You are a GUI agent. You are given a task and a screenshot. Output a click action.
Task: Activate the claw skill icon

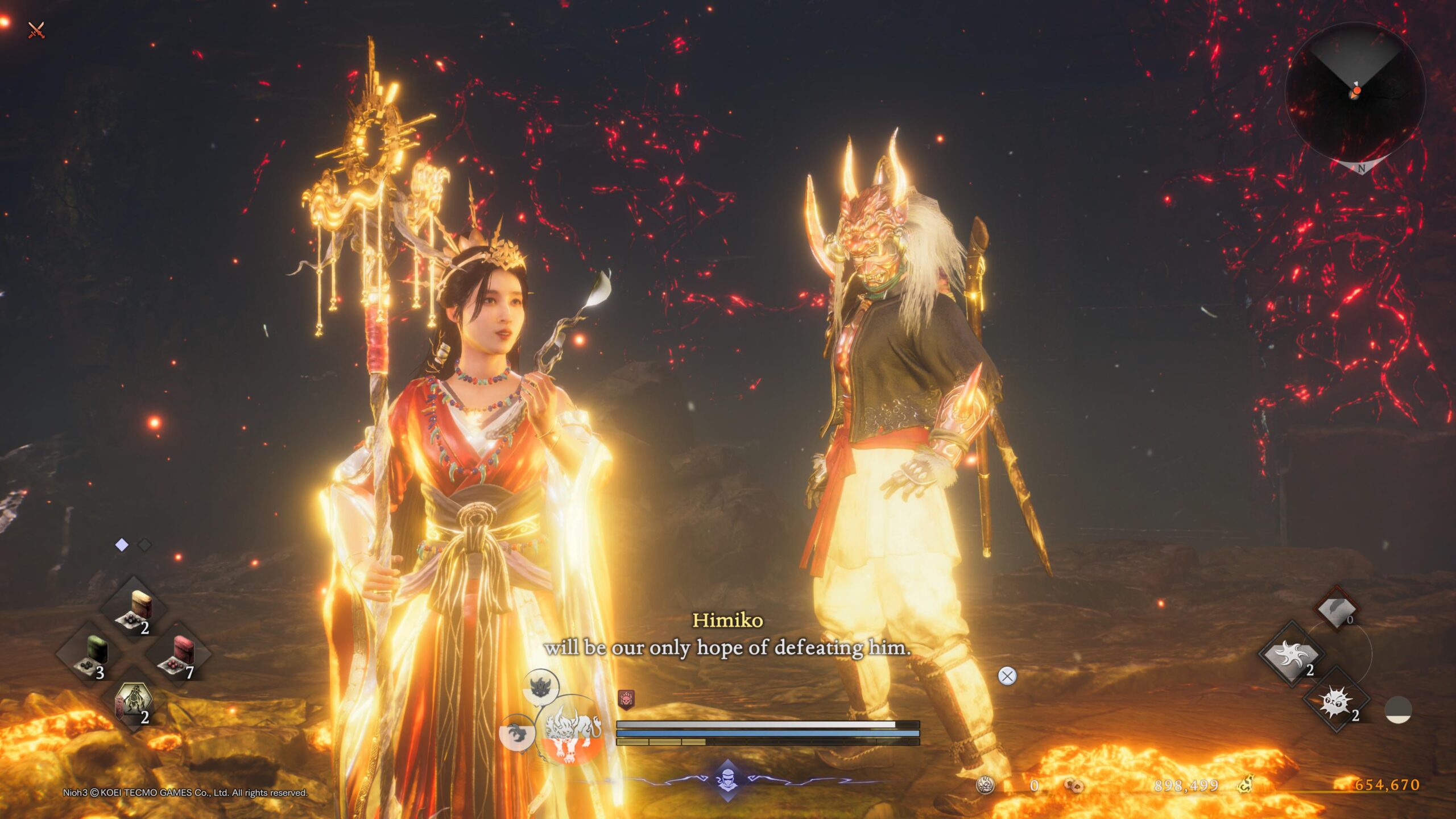coord(516,733)
